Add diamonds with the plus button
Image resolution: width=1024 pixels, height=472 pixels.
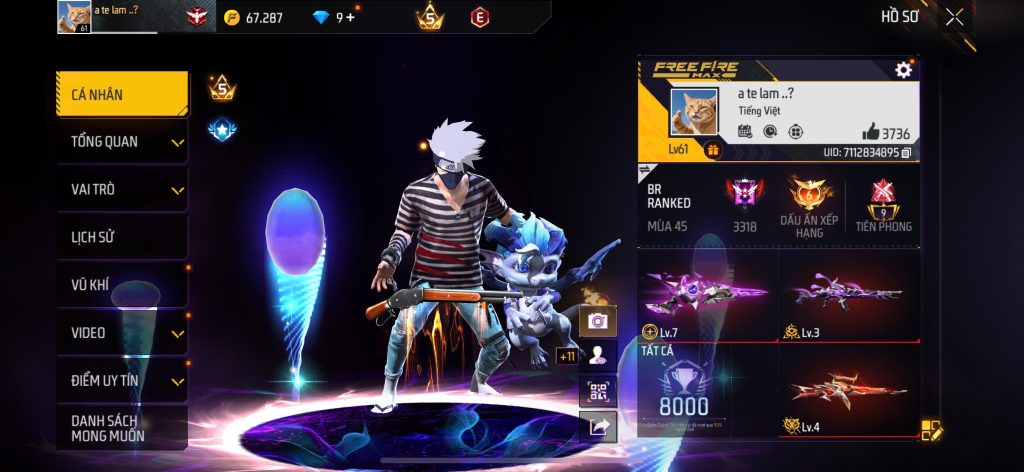tap(350, 17)
